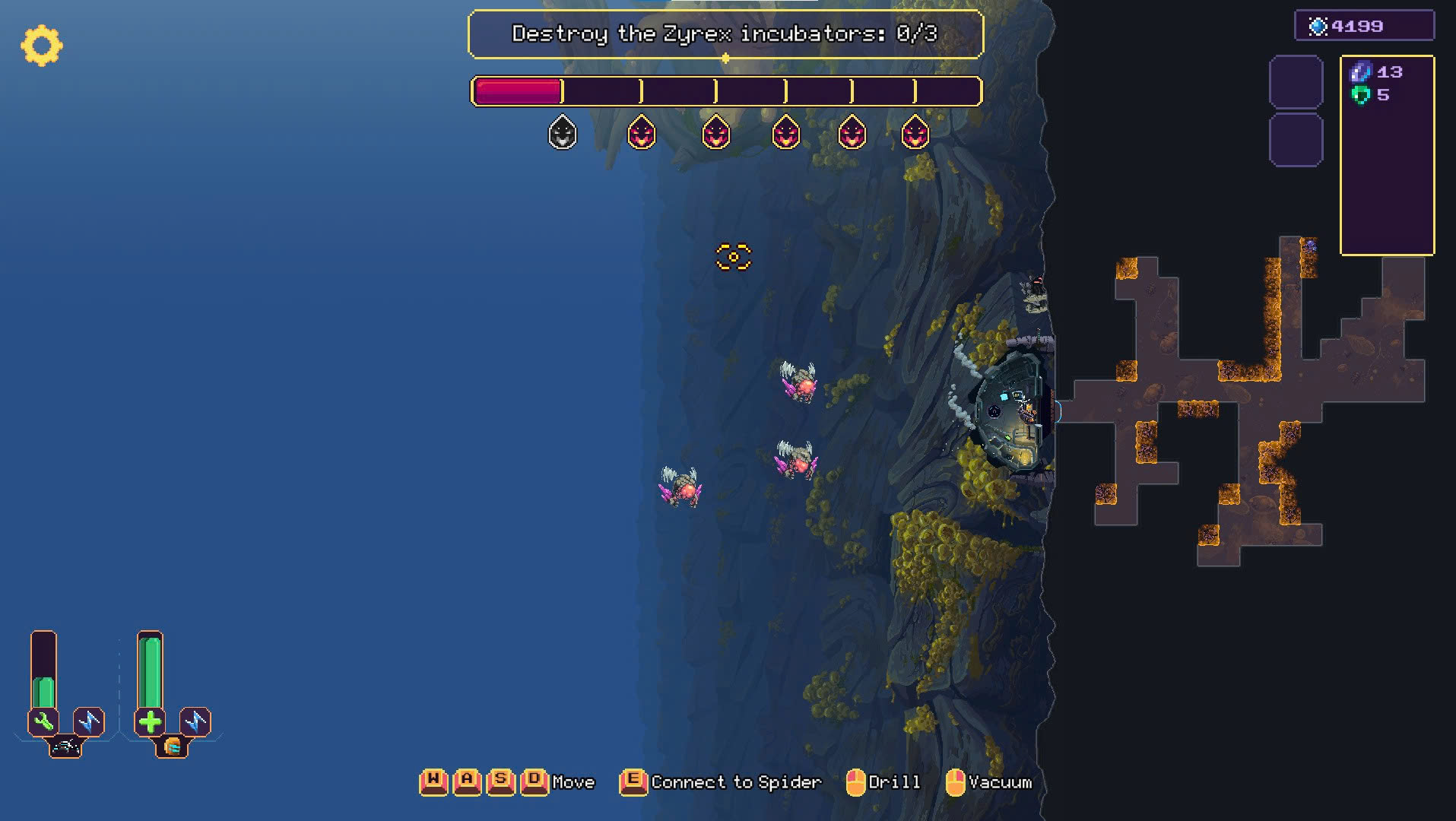Activate the lightning icon beside the green plus
The height and width of the screenshot is (821, 1456).
tap(195, 721)
